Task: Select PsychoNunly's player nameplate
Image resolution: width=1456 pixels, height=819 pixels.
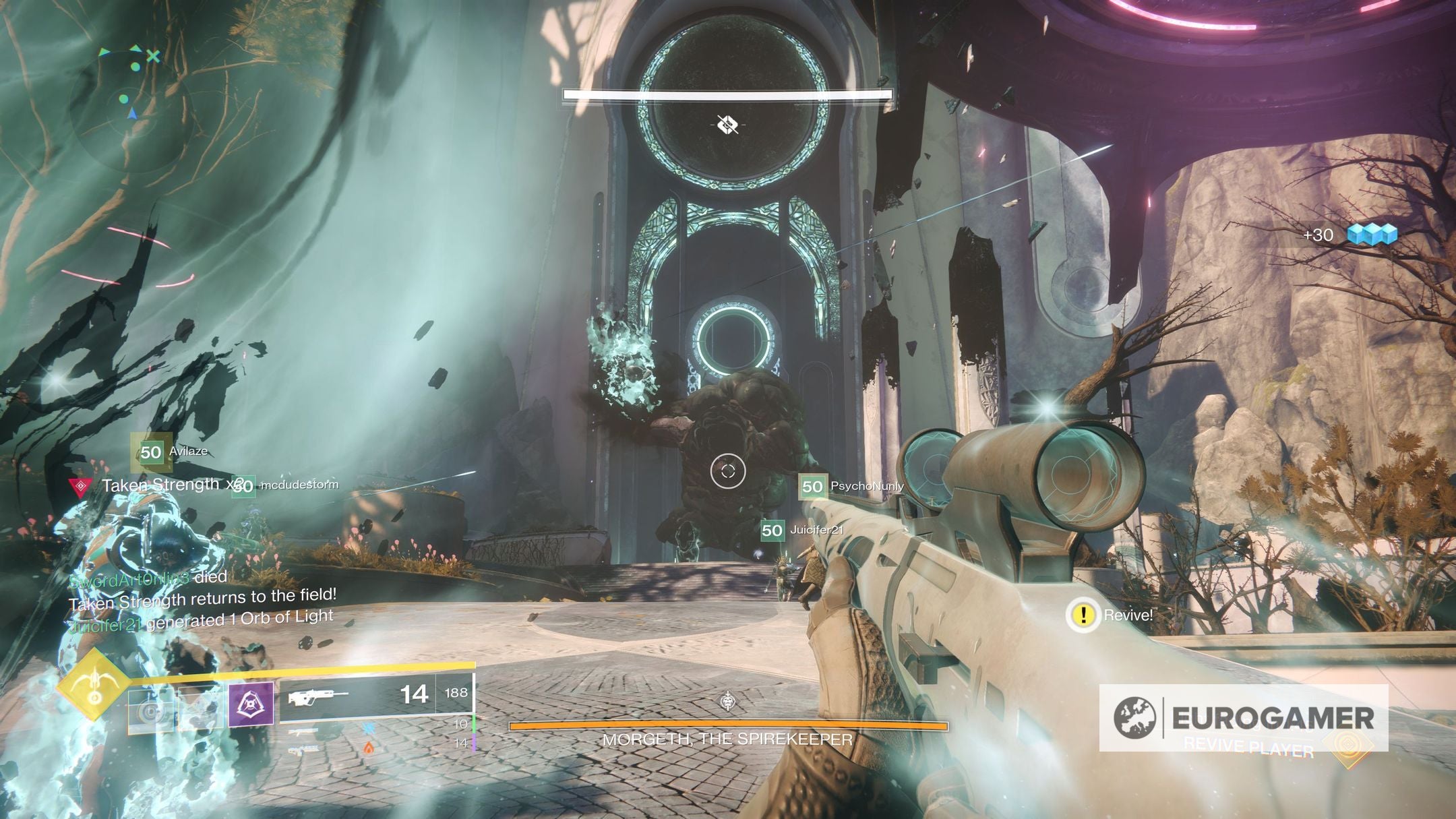Action: [851, 486]
